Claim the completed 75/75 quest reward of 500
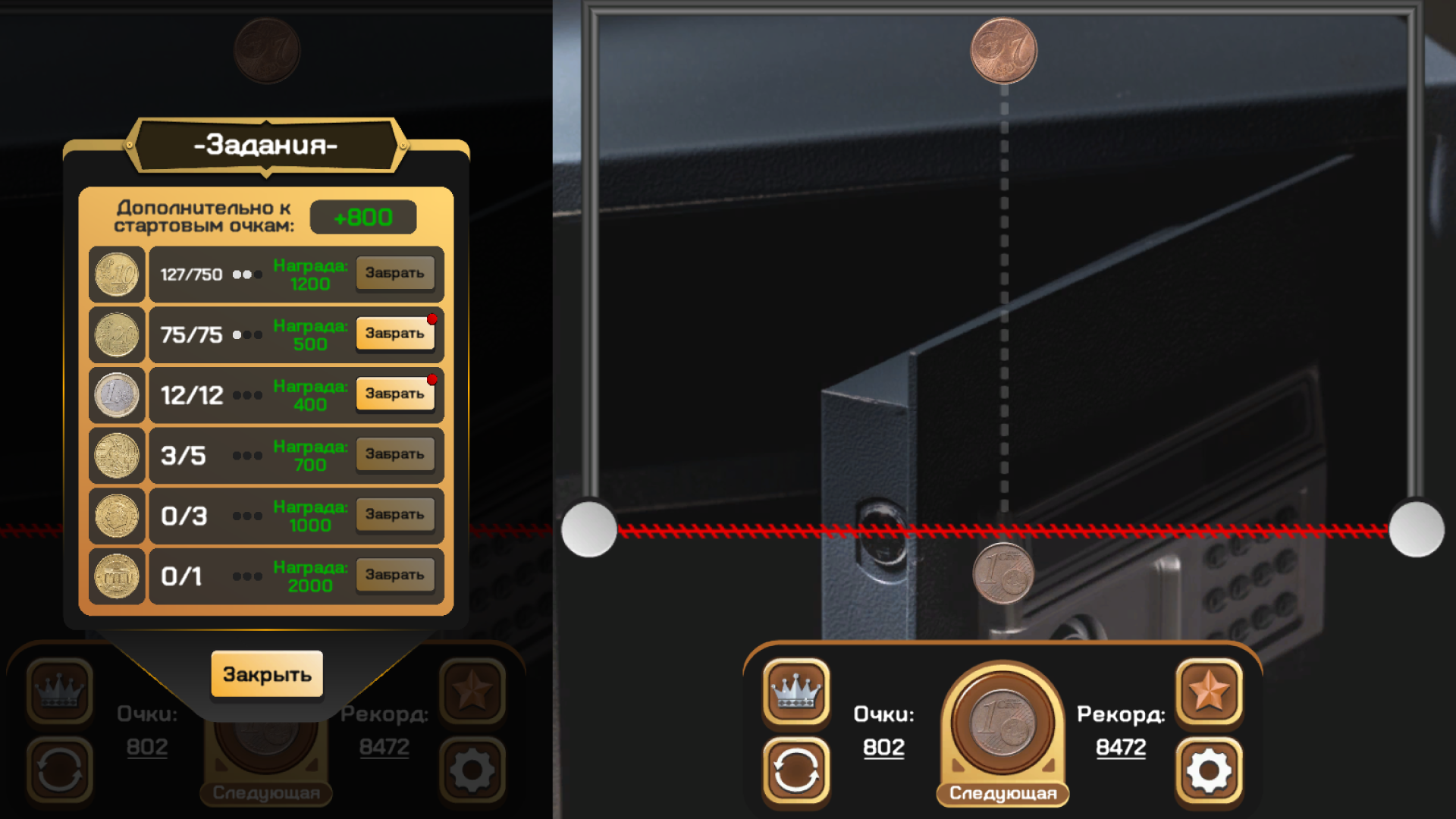This screenshot has width=1456, height=819. click(395, 334)
